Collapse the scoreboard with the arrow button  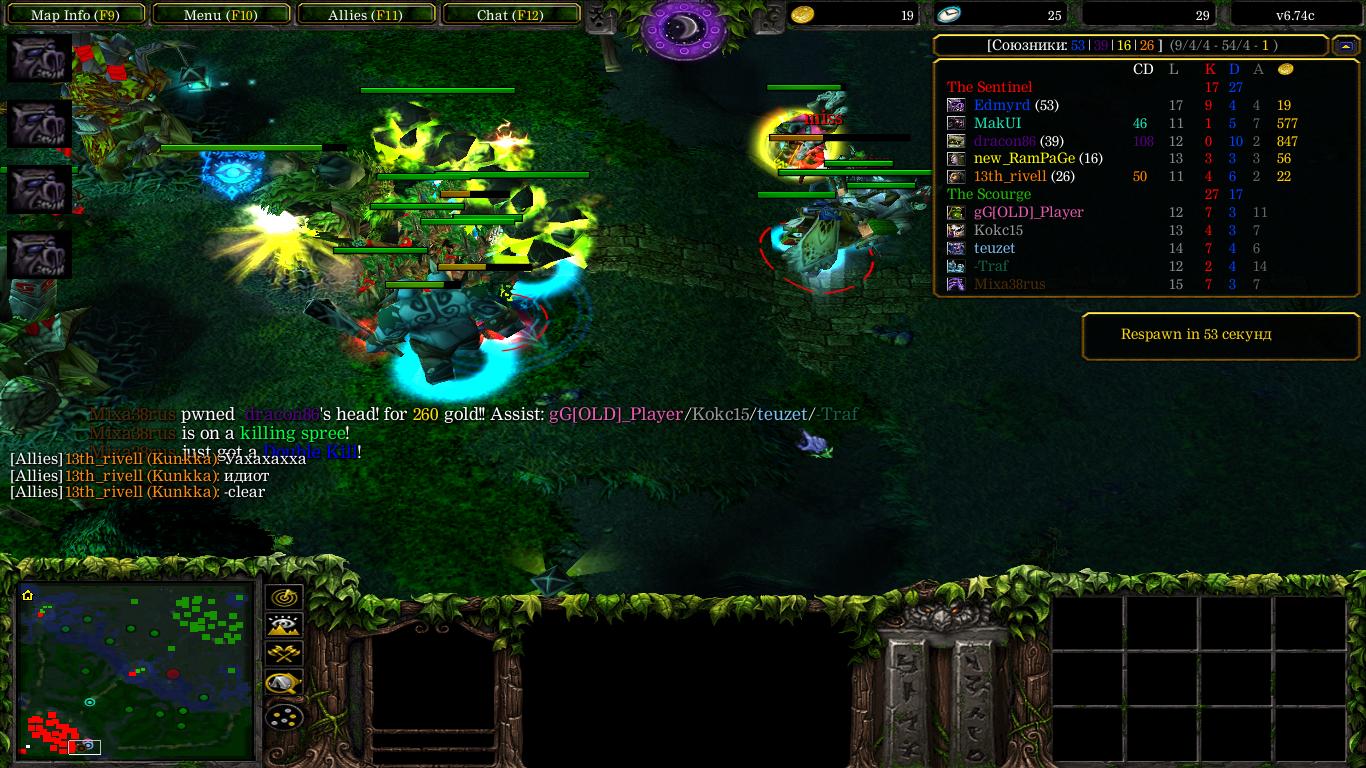(x=1344, y=46)
